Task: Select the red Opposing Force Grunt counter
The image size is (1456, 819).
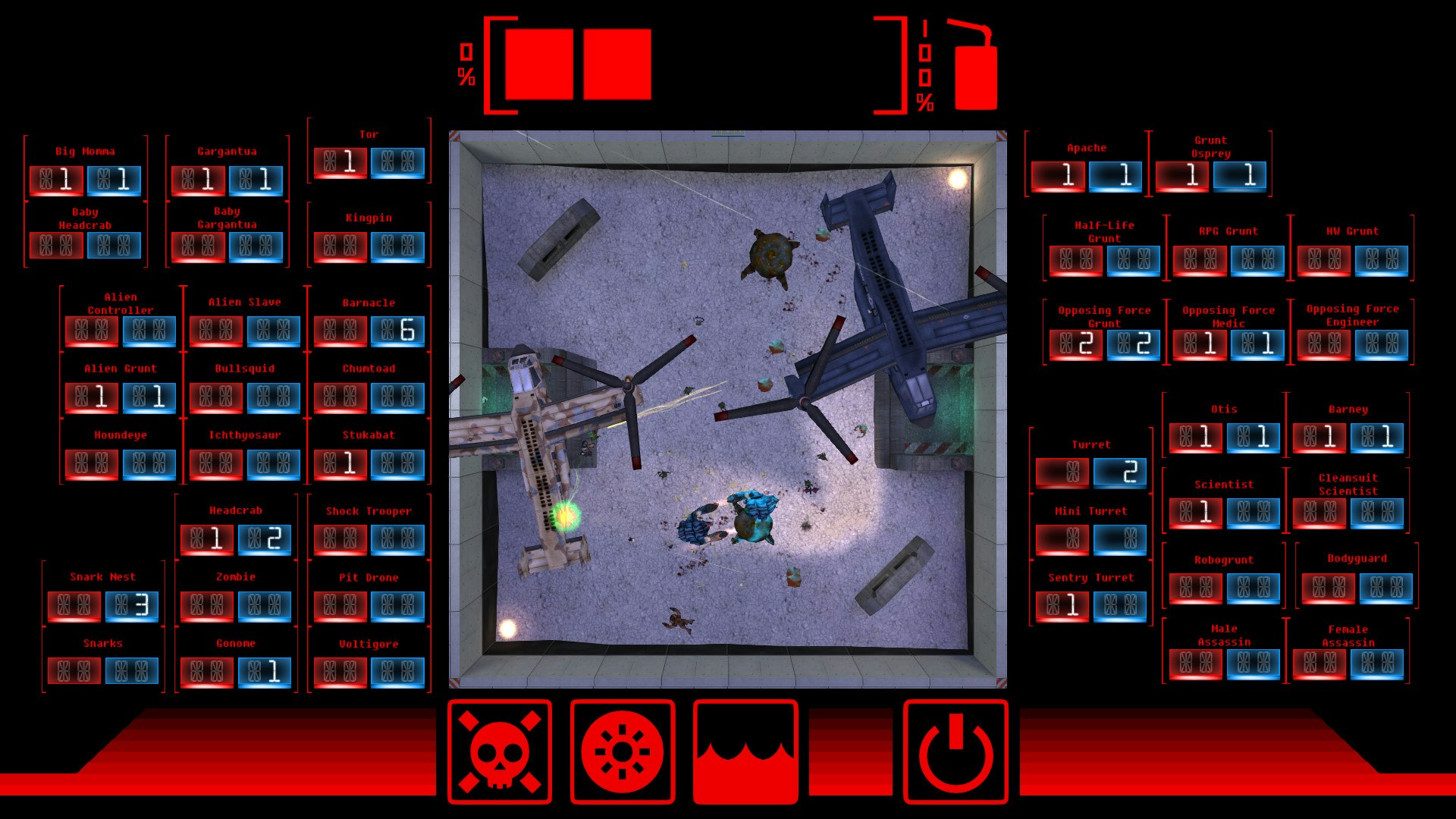Action: (1078, 344)
